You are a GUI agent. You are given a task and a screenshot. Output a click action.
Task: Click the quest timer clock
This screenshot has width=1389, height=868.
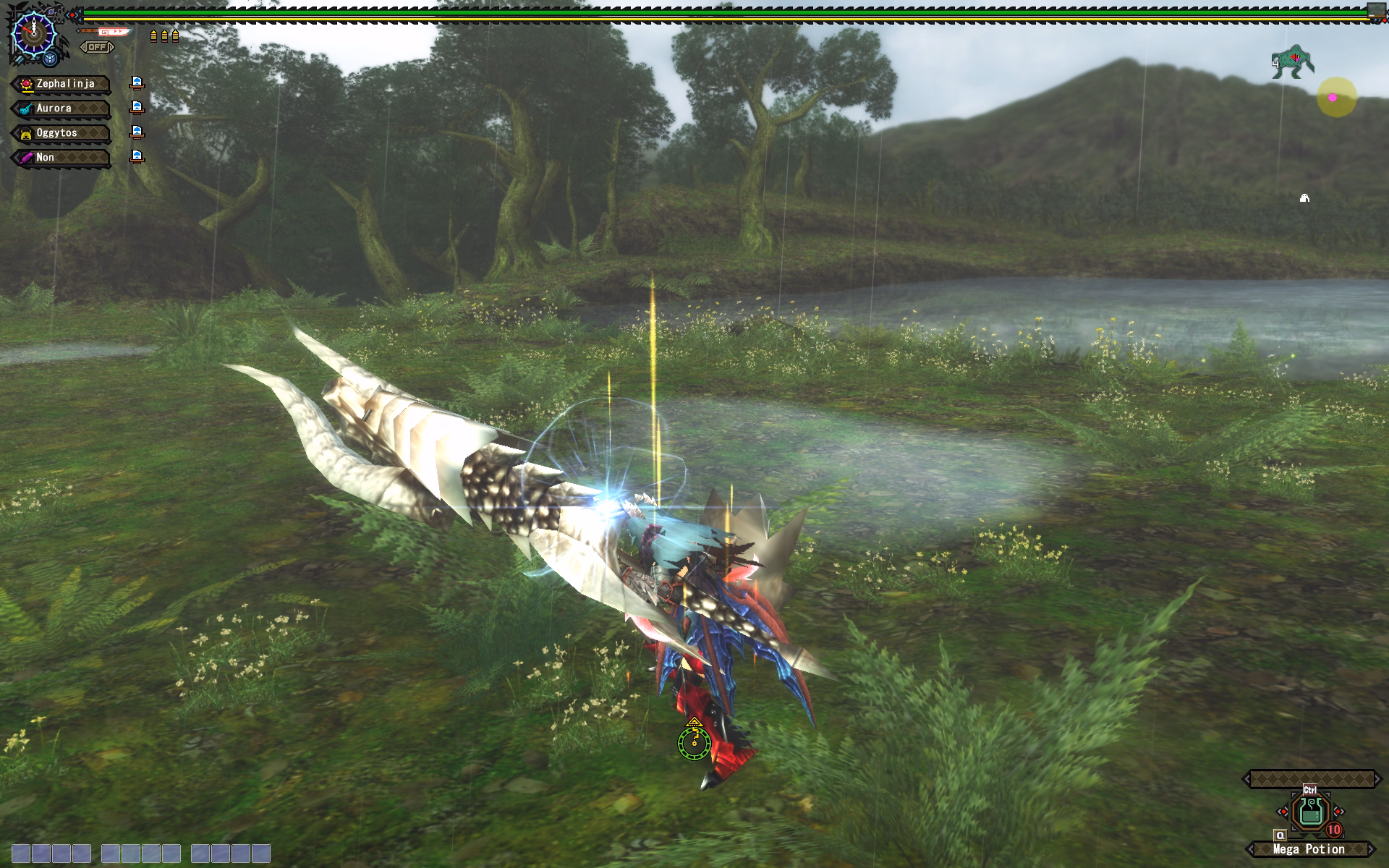(33, 34)
